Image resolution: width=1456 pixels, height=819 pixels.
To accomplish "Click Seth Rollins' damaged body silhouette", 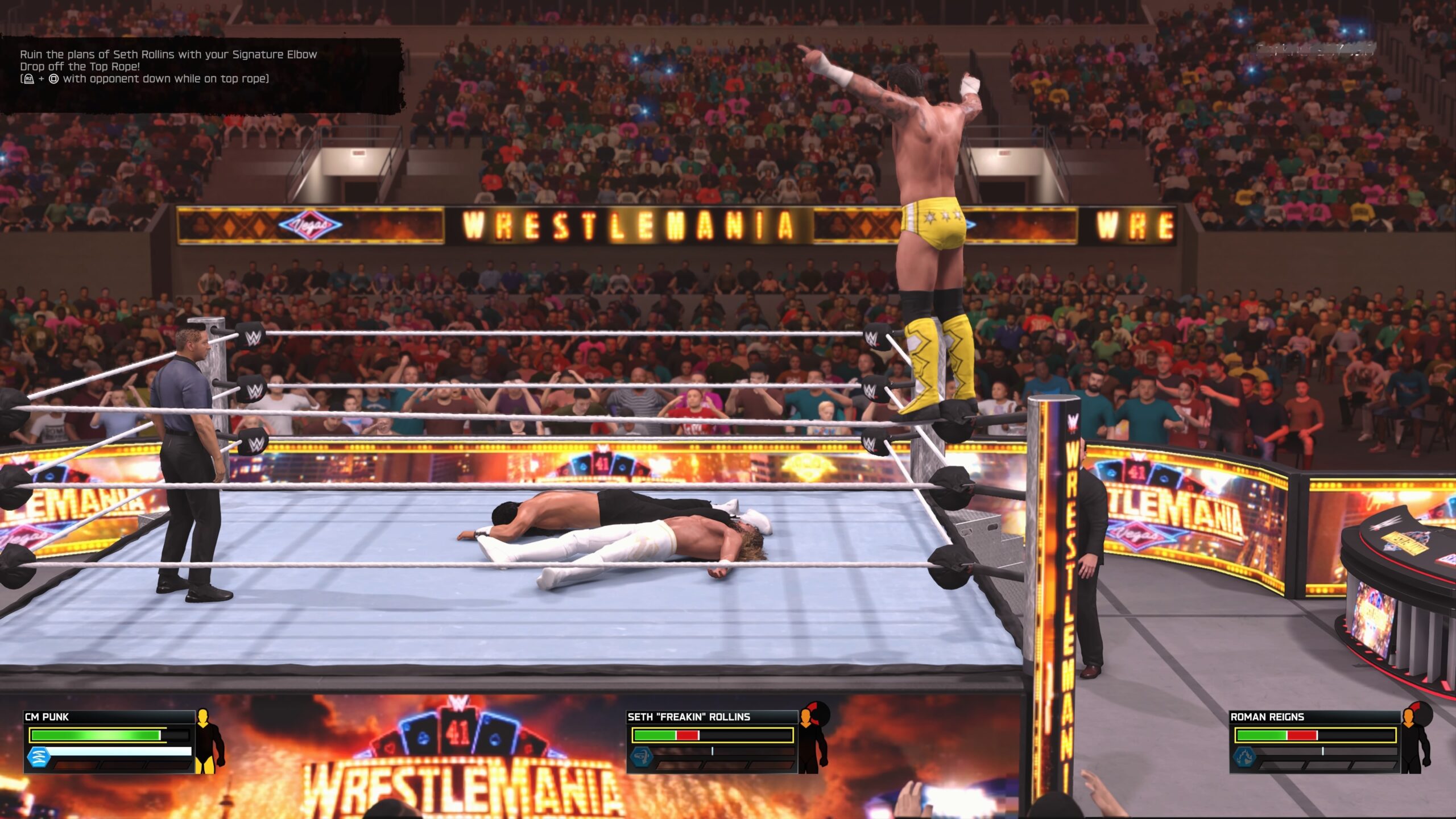I will (x=812, y=739).
